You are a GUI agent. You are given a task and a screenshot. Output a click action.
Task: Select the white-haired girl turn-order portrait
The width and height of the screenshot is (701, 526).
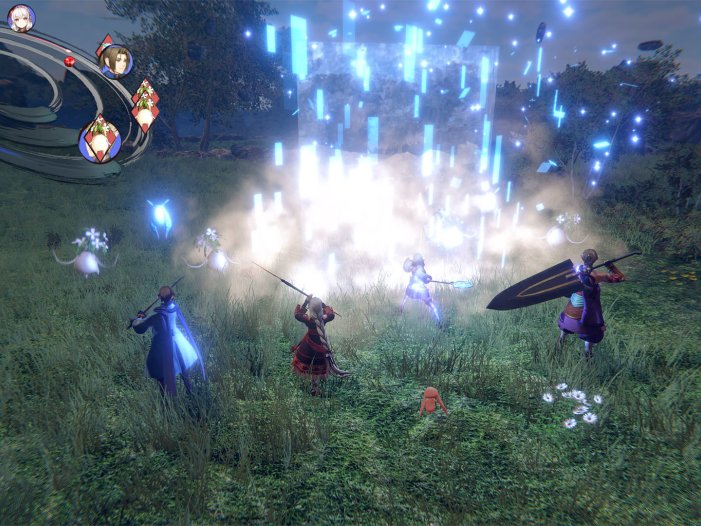(x=21, y=17)
